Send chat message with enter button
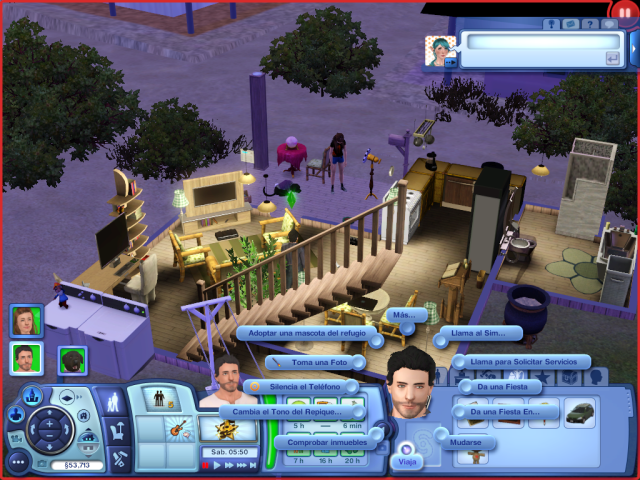640x480 pixels. click(x=611, y=59)
